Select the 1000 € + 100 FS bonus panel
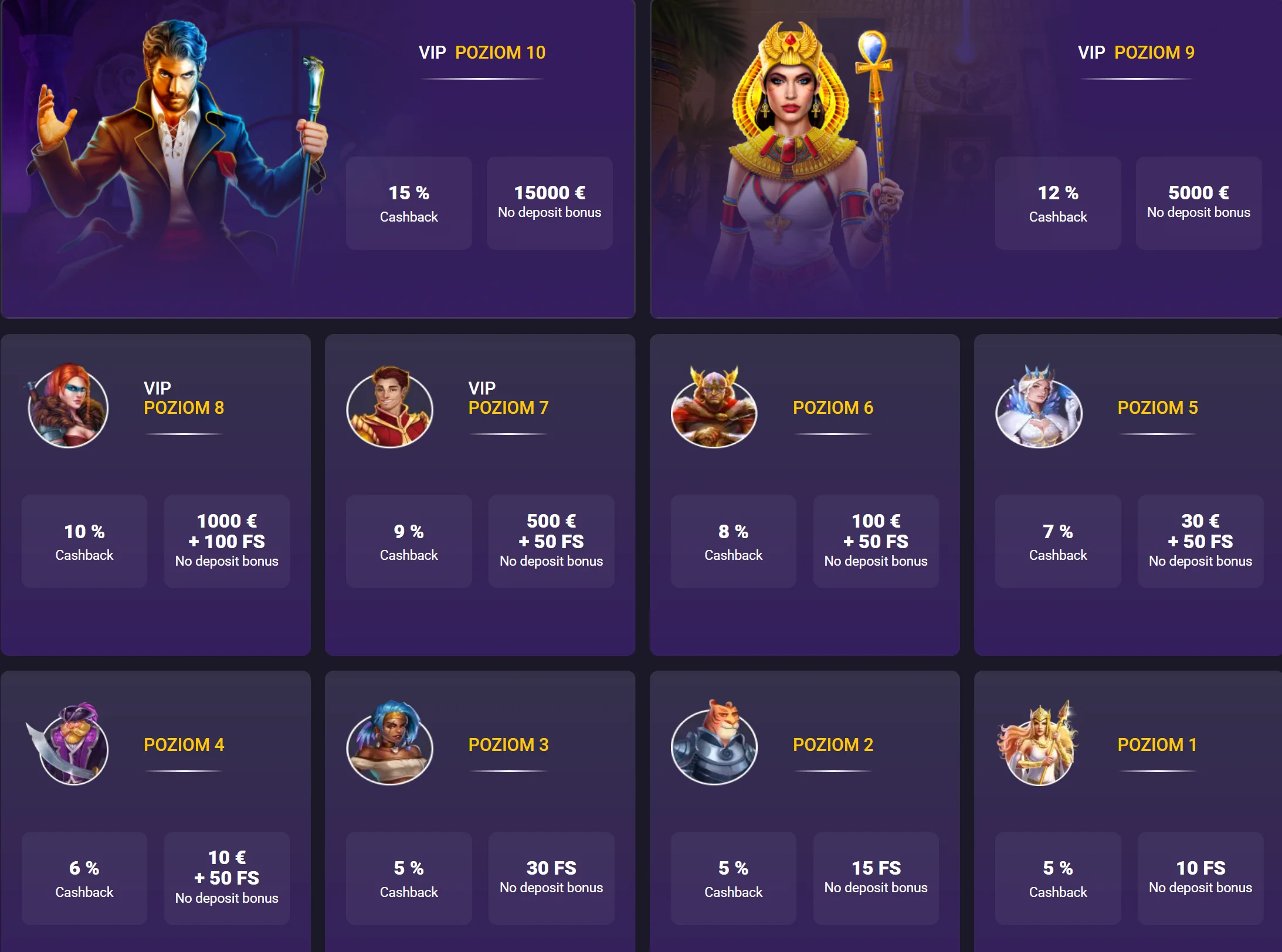 [x=226, y=540]
